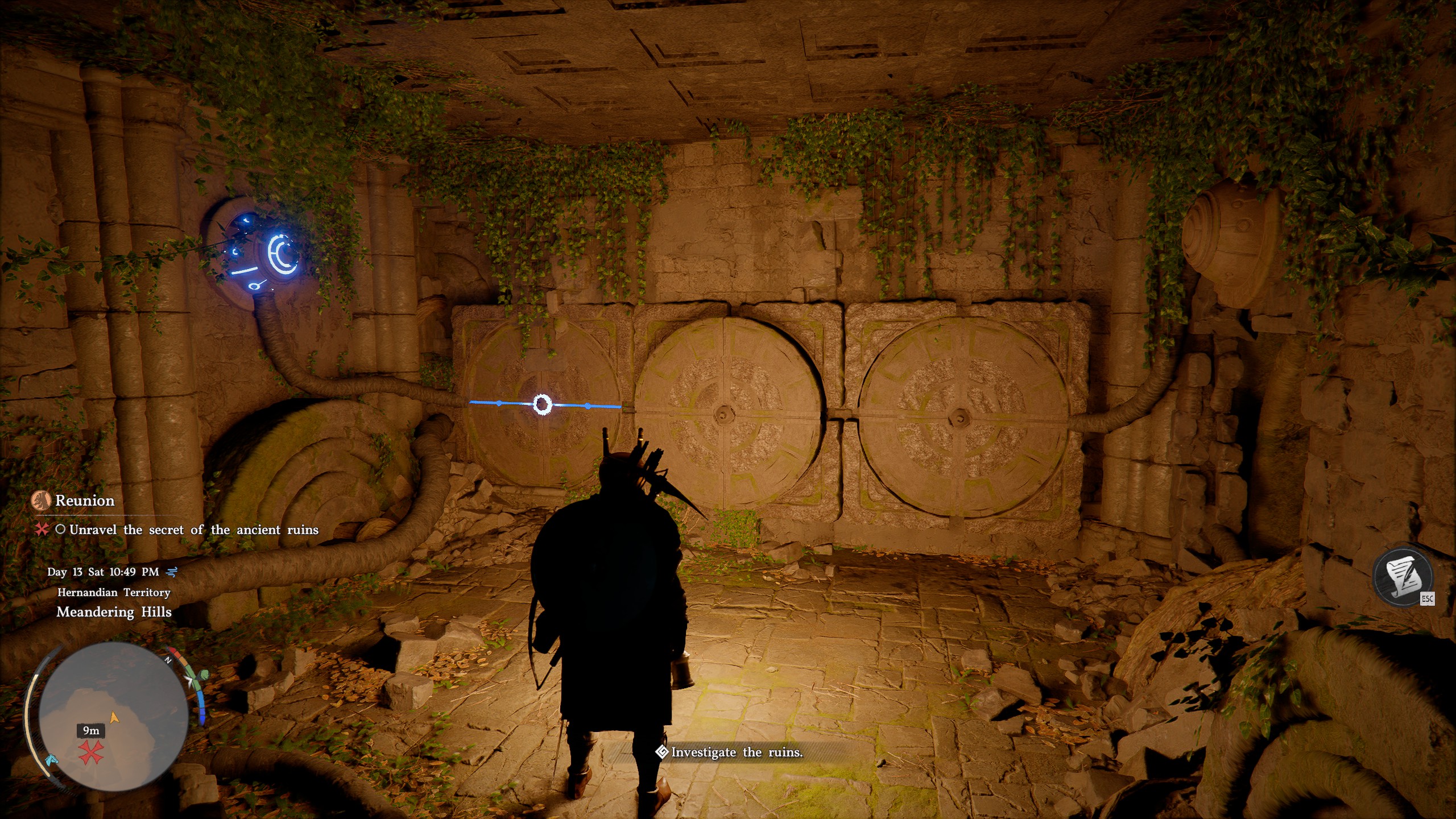
Task: Click the yellow player arrow on the minimap
Action: pos(114,717)
